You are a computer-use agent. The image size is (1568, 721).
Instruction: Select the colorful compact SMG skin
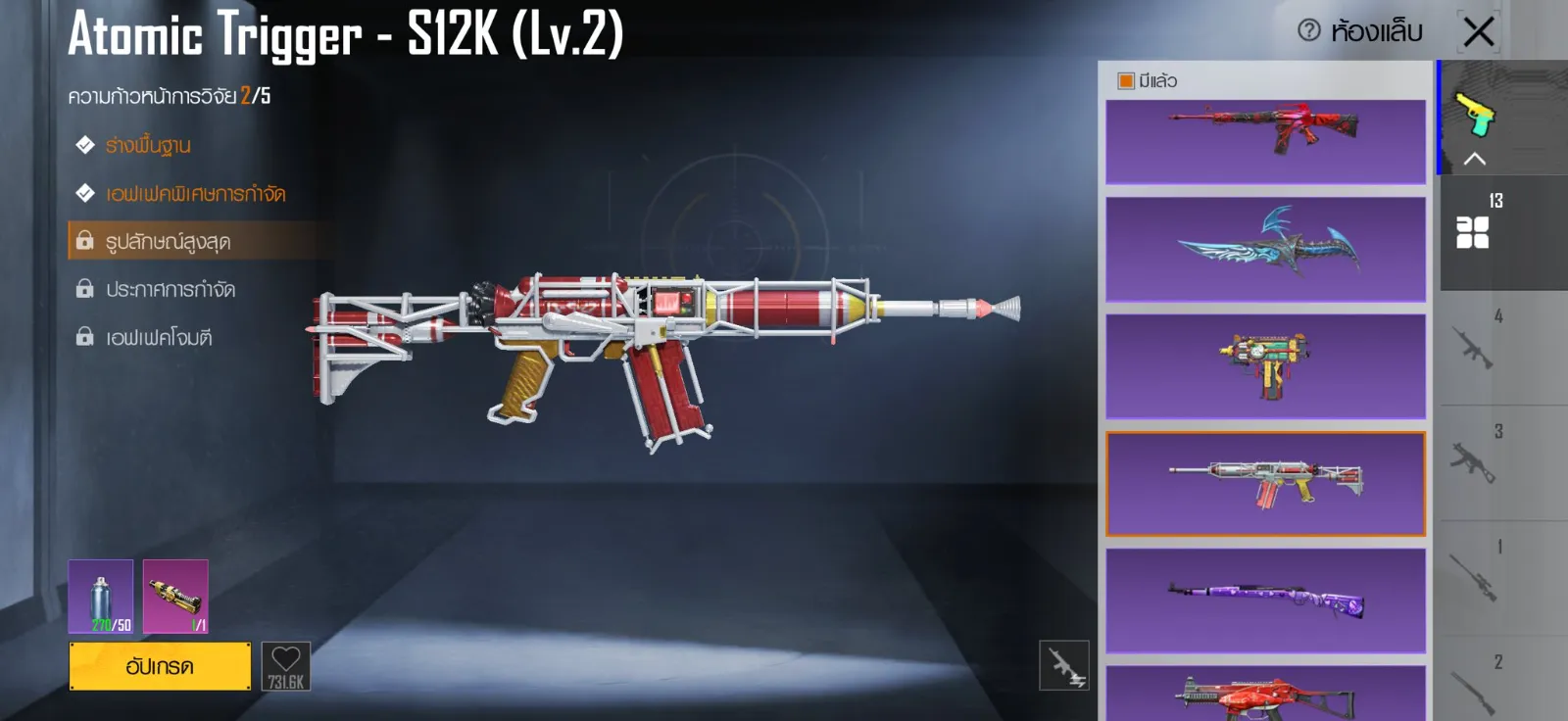click(x=1265, y=365)
